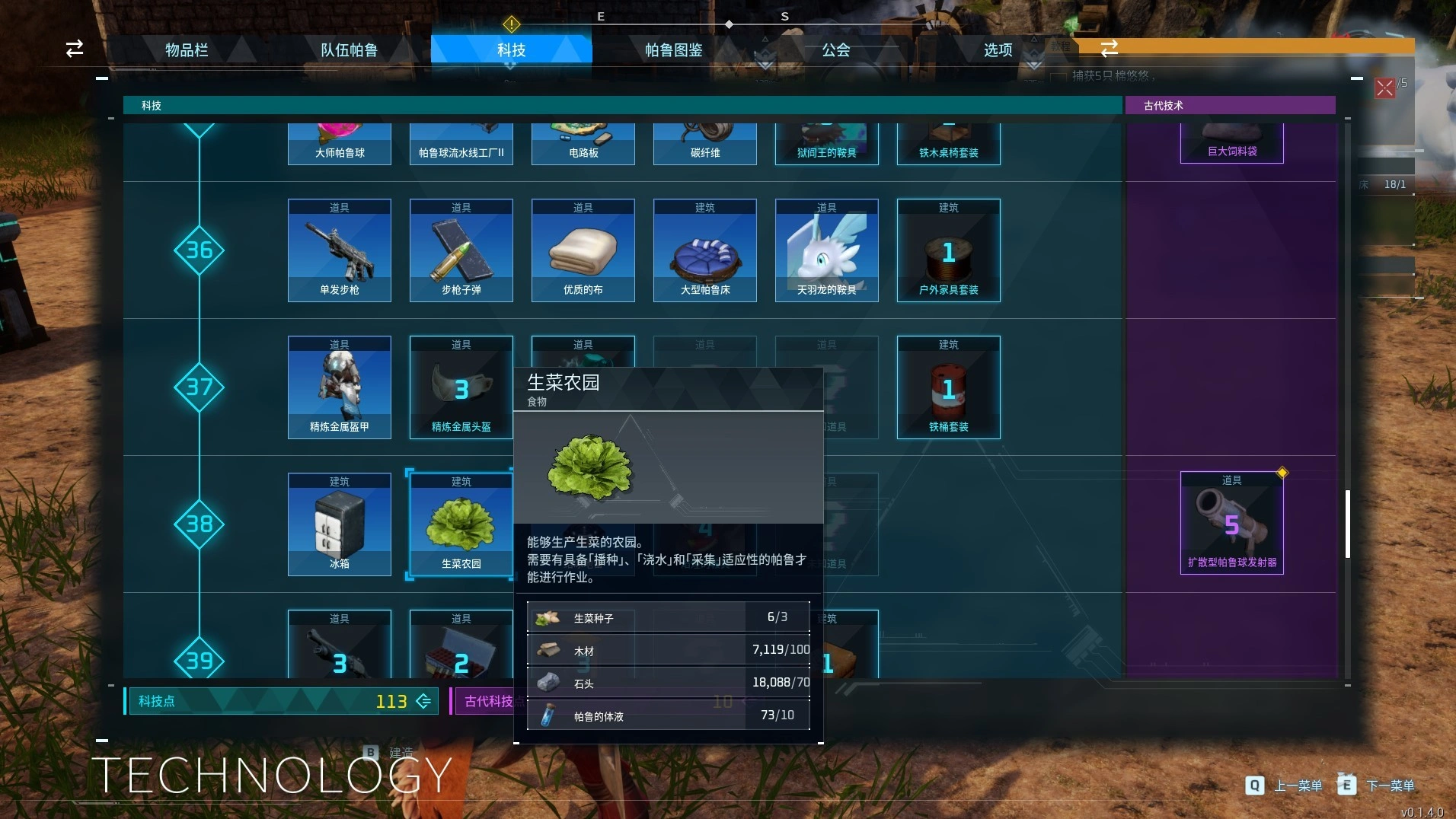This screenshot has width=1456, height=819.
Task: Unlock the 扩散型帕鲁球发射器 ancient technology
Action: point(1232,523)
